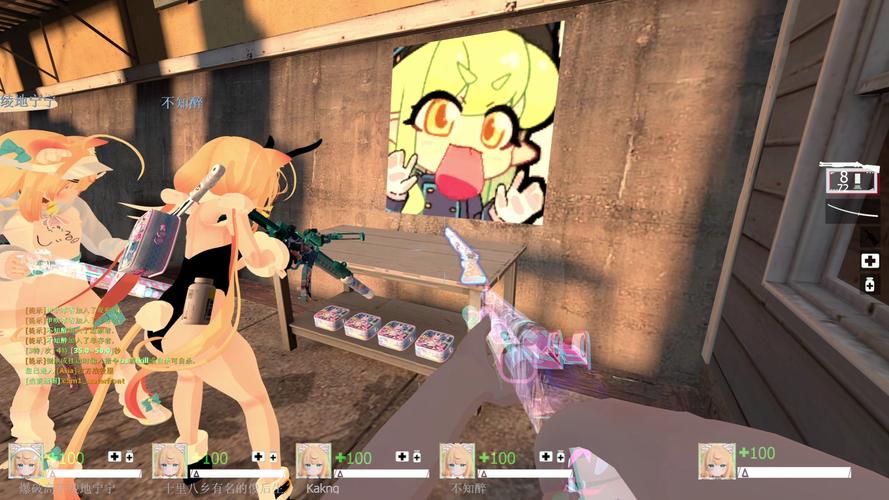Click Kaknq's teammate portrait
This screenshot has height=500, width=889.
click(x=313, y=460)
